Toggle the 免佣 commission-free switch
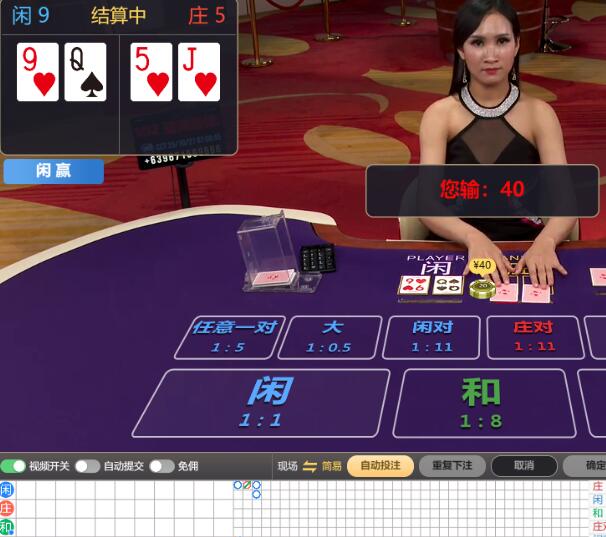The width and height of the screenshot is (606, 537). pos(162,466)
